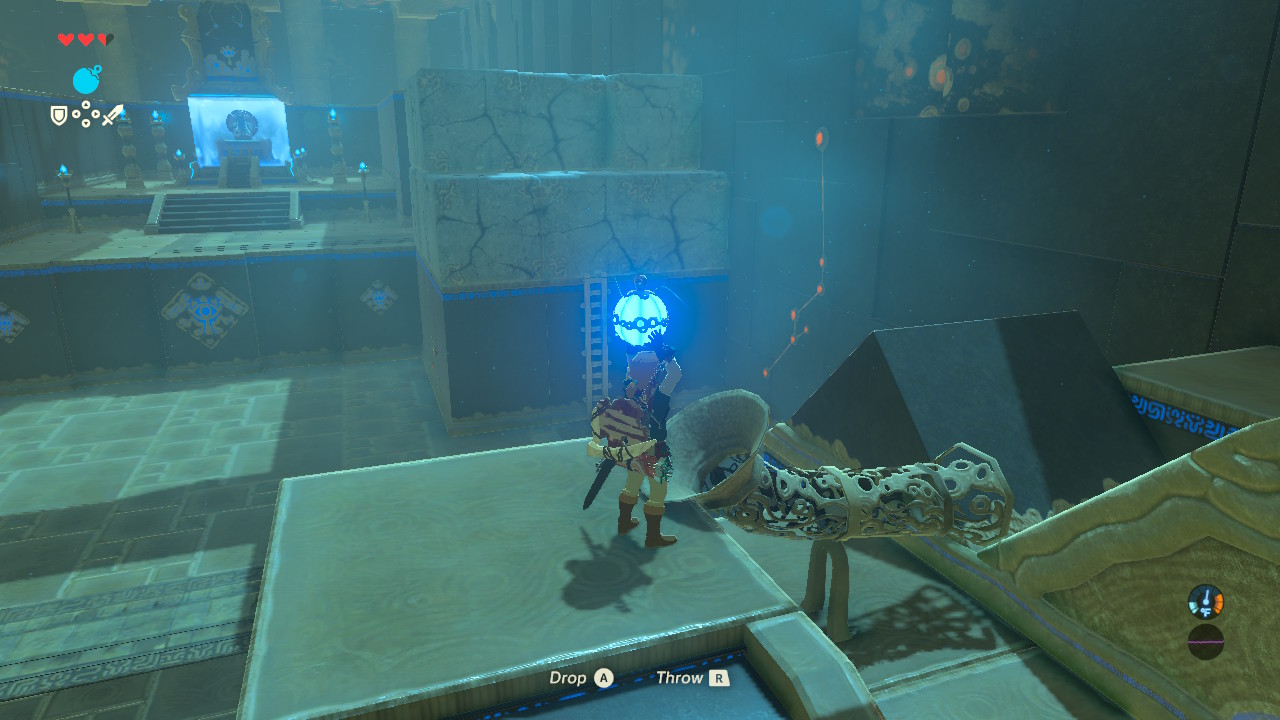Open the shield quick-select icon

[59, 117]
